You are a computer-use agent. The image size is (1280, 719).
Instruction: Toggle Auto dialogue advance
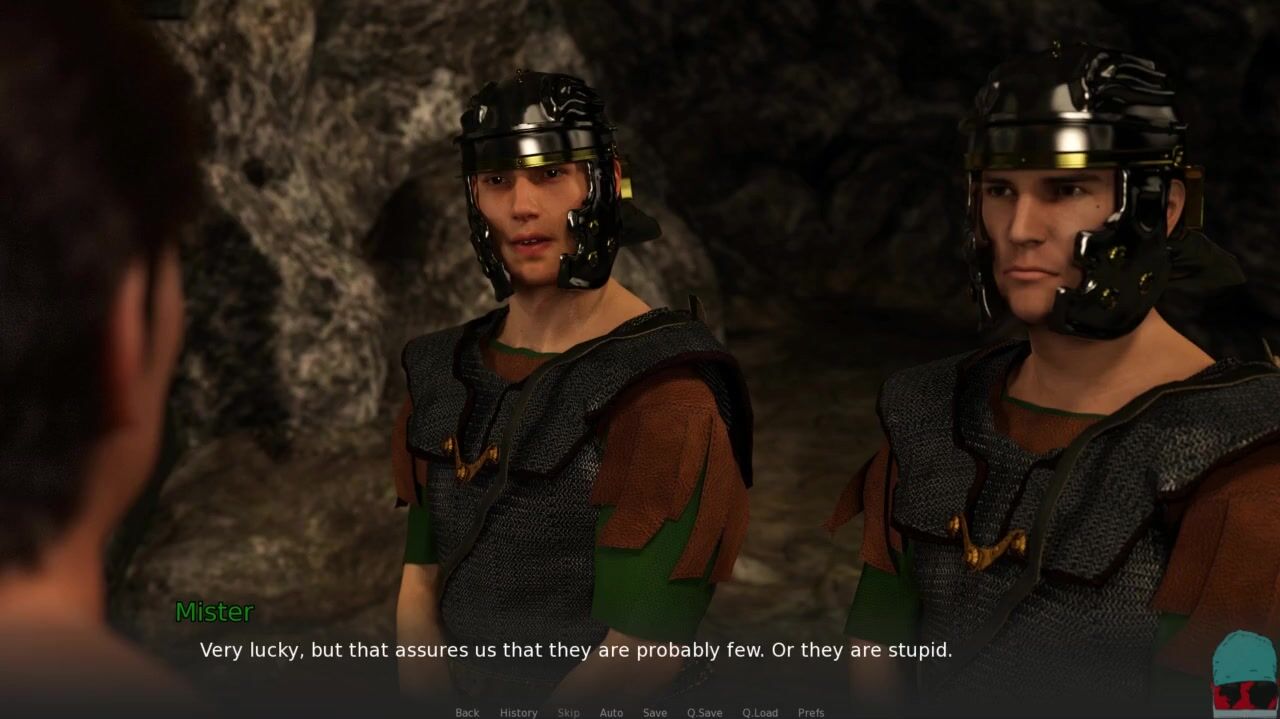pyautogui.click(x=611, y=712)
